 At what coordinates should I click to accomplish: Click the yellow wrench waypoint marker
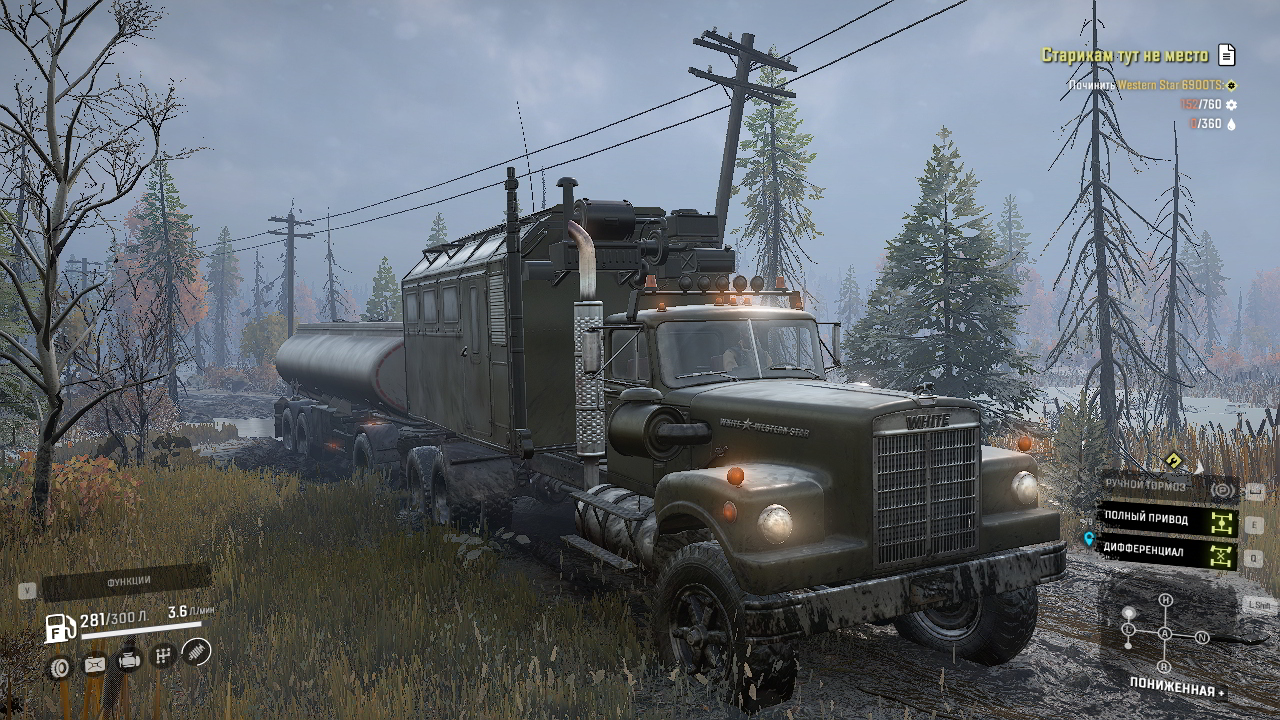pyautogui.click(x=1173, y=460)
